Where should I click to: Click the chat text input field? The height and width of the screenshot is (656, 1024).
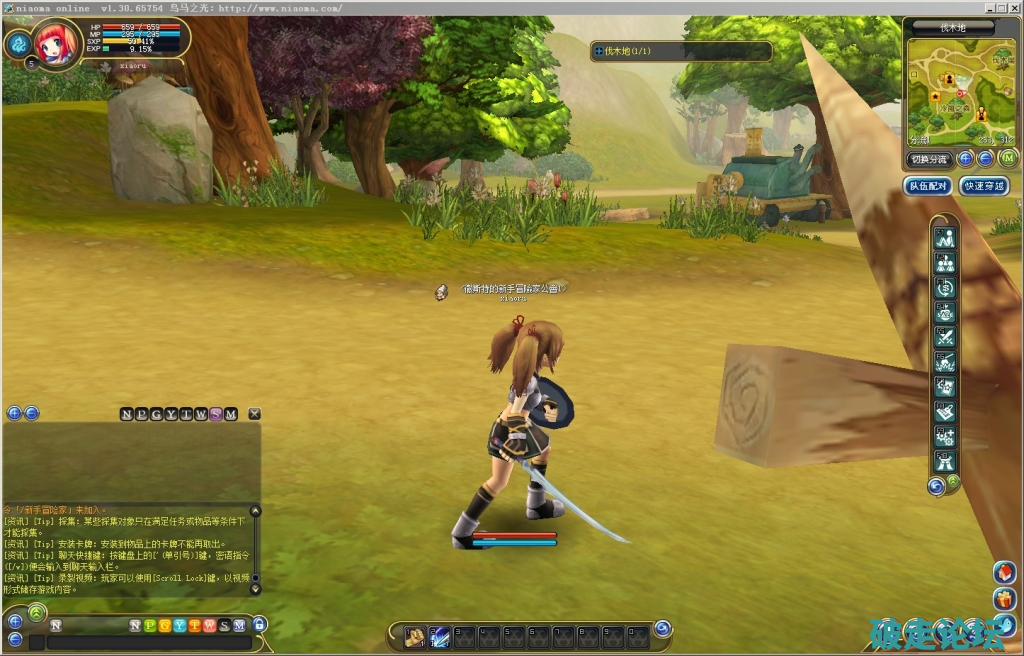pyautogui.click(x=148, y=643)
